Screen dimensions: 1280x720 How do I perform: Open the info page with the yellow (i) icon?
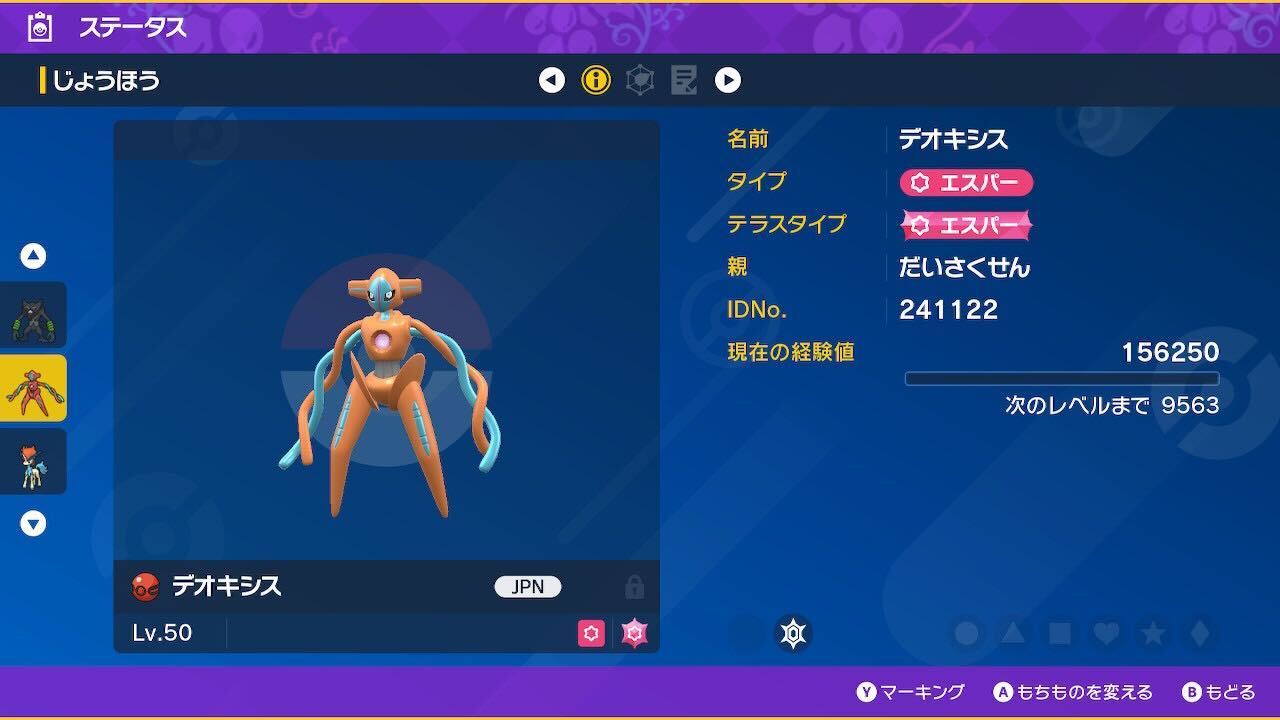[596, 80]
